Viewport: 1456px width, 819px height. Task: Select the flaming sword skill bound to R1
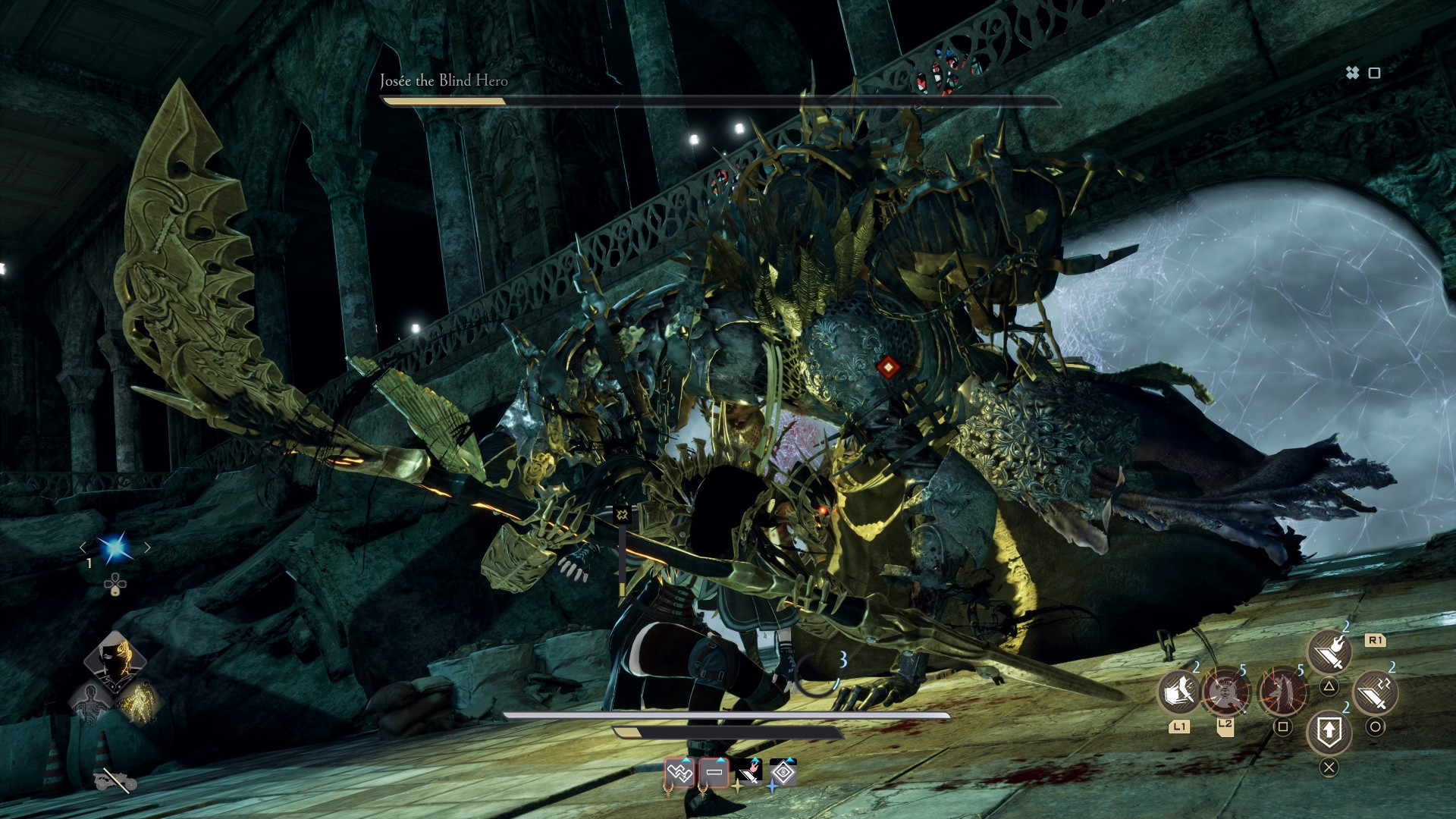[1329, 651]
